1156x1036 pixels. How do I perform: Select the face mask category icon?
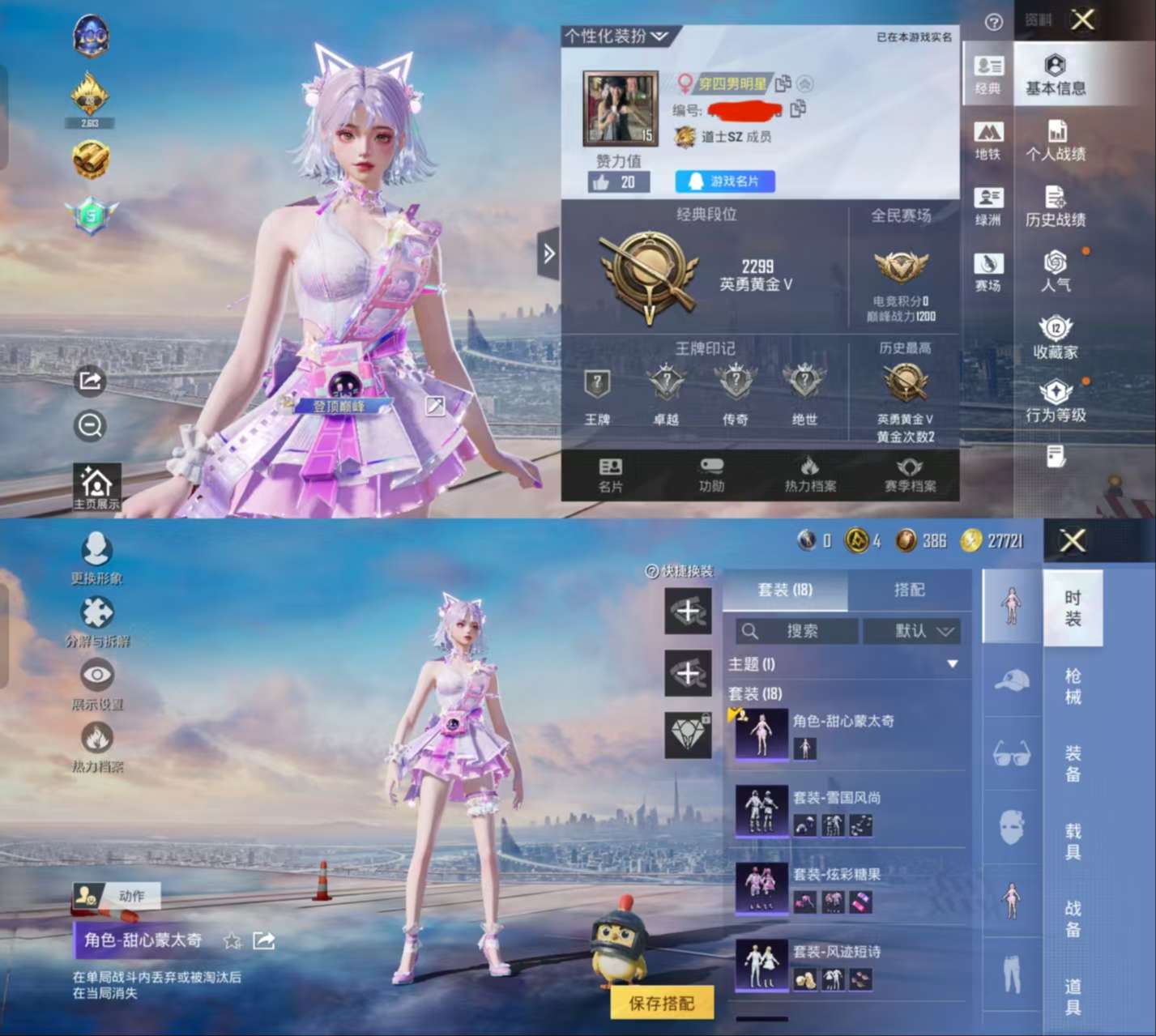1010,826
